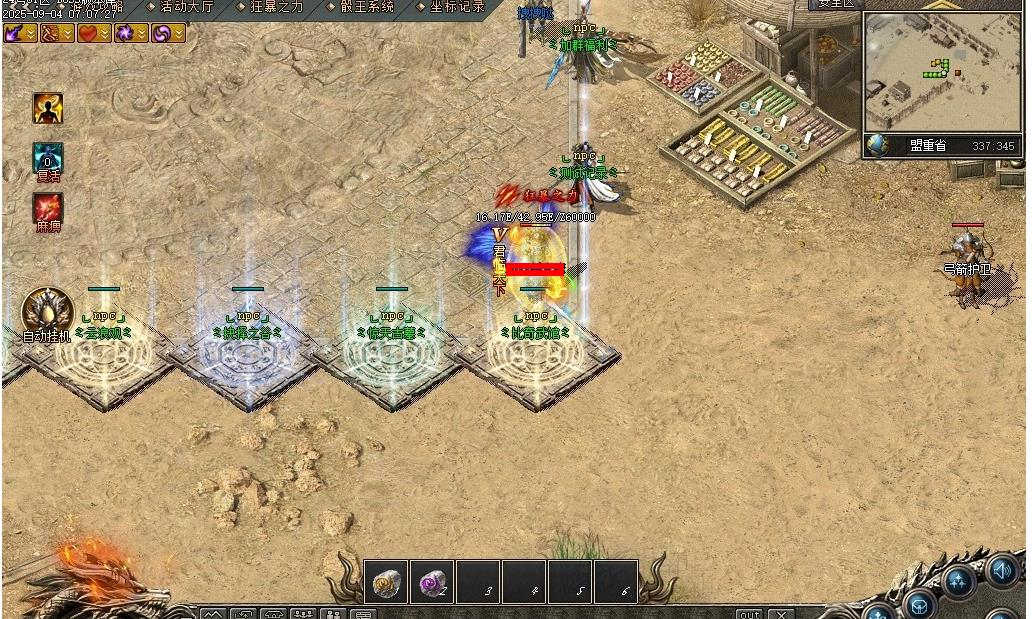
Task: Use the purple scroll in hotbar slot 2
Action: click(432, 581)
